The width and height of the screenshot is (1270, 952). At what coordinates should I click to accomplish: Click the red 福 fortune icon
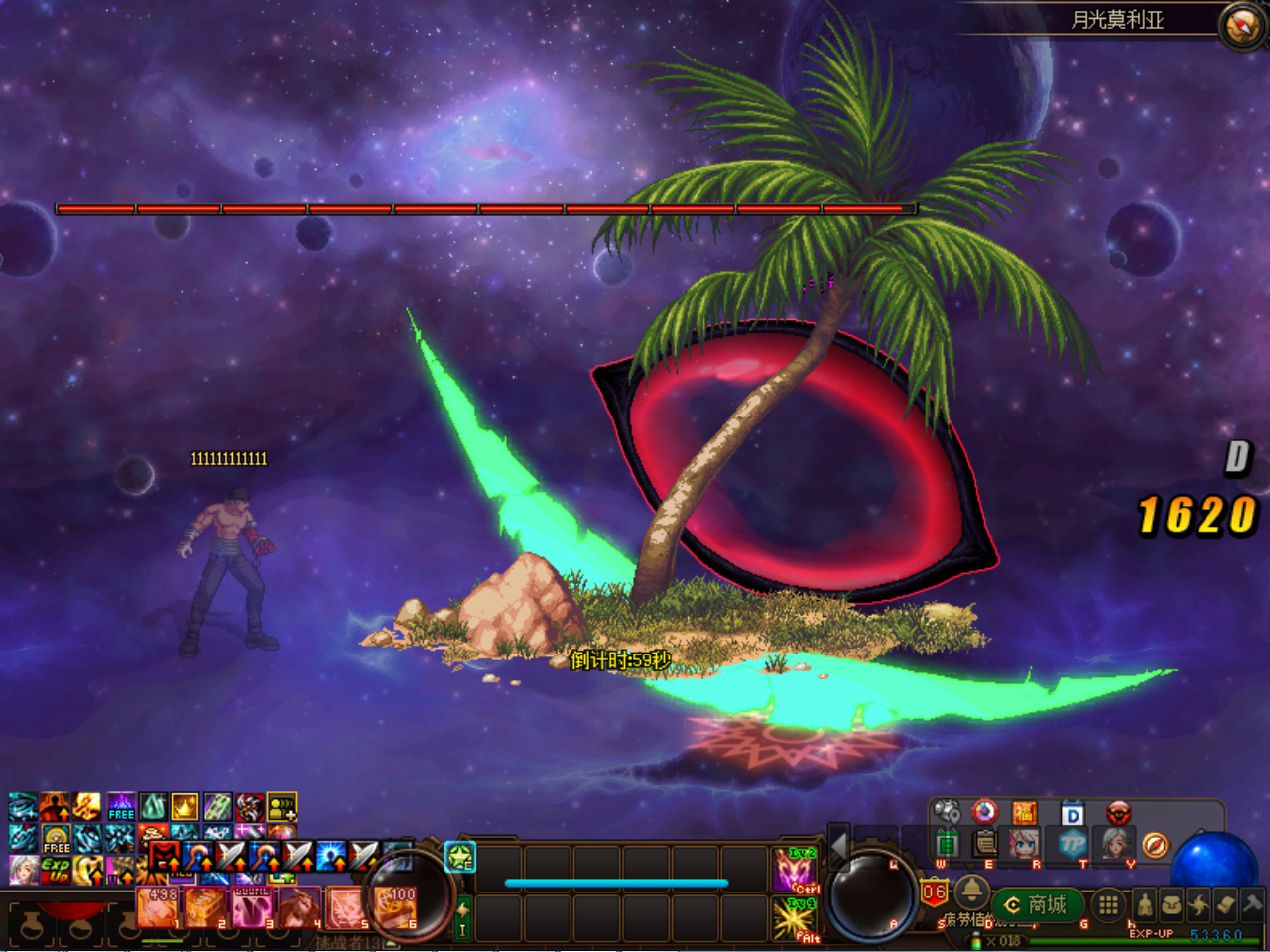1024,814
